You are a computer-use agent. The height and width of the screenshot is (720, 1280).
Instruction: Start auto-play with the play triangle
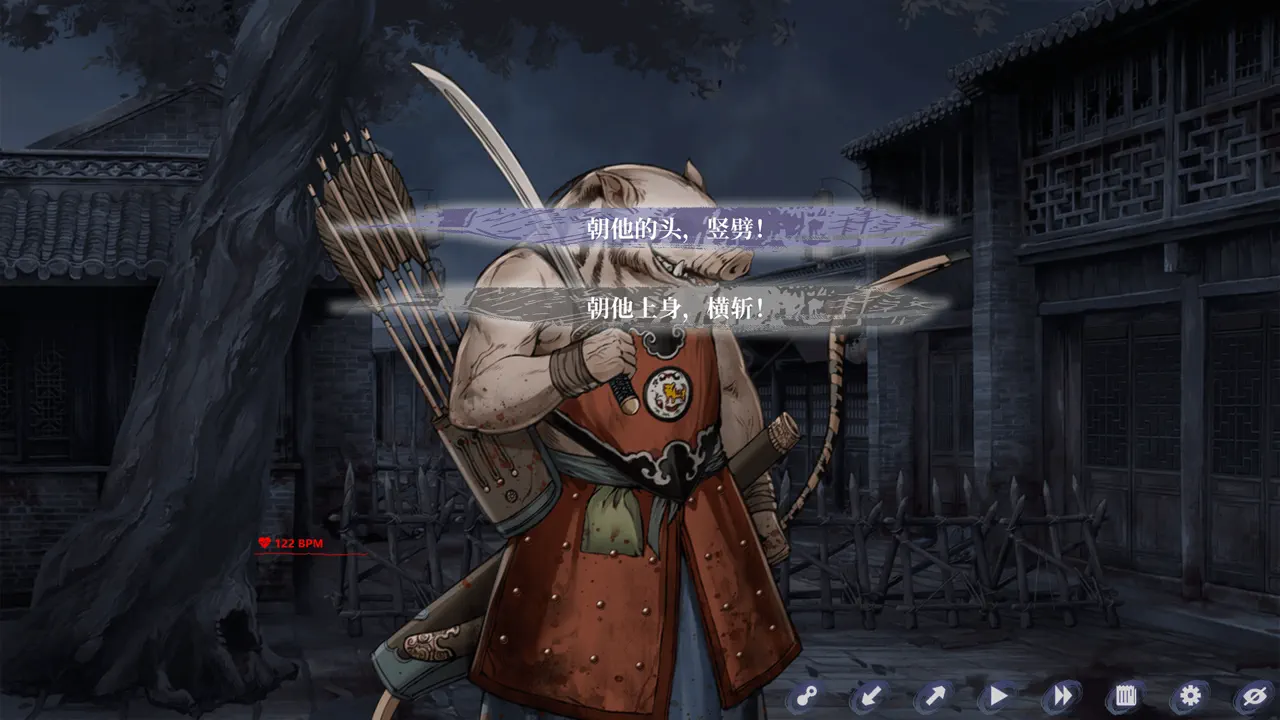998,695
